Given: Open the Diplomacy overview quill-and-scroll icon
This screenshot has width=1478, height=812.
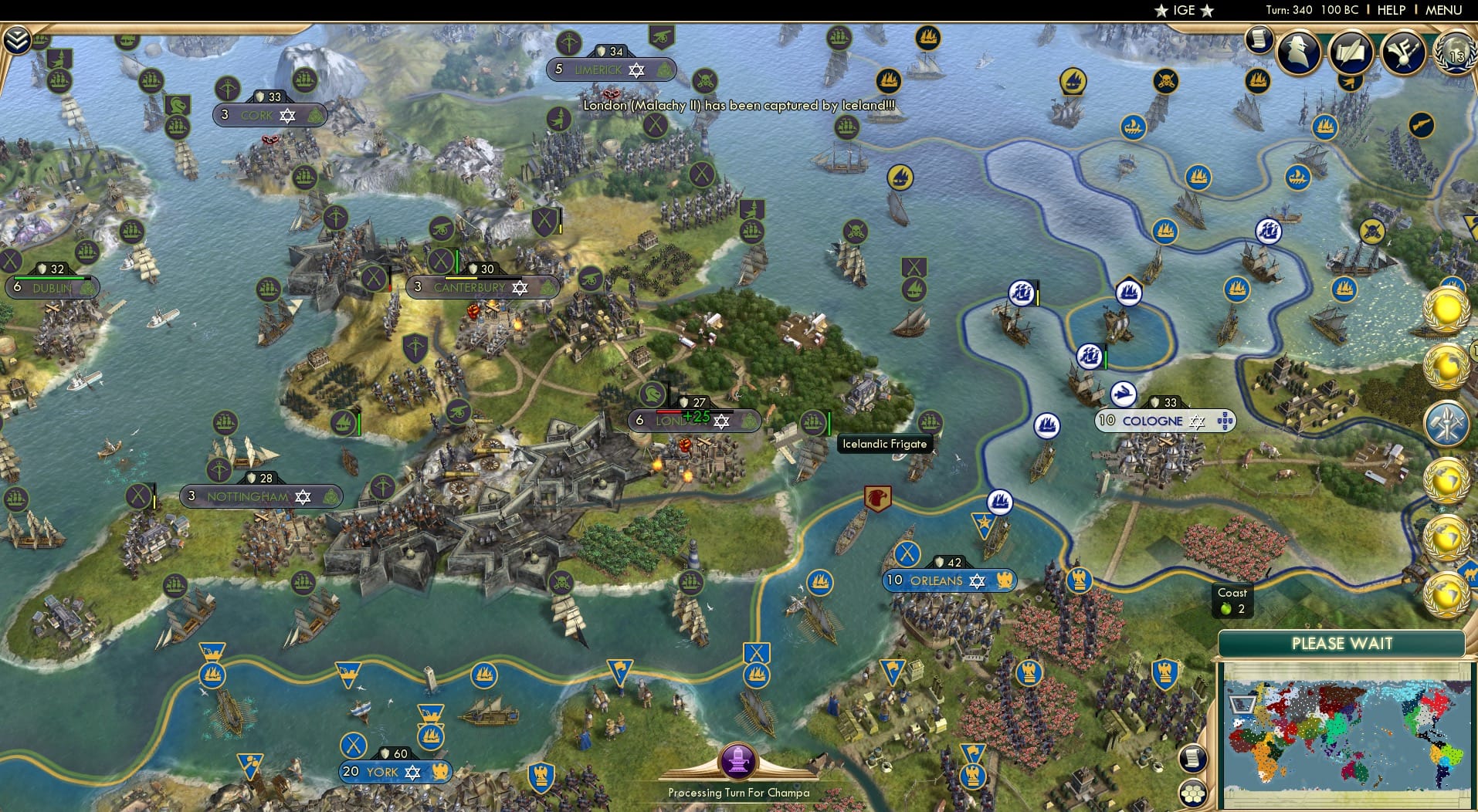Looking at the screenshot, I should point(1350,52).
